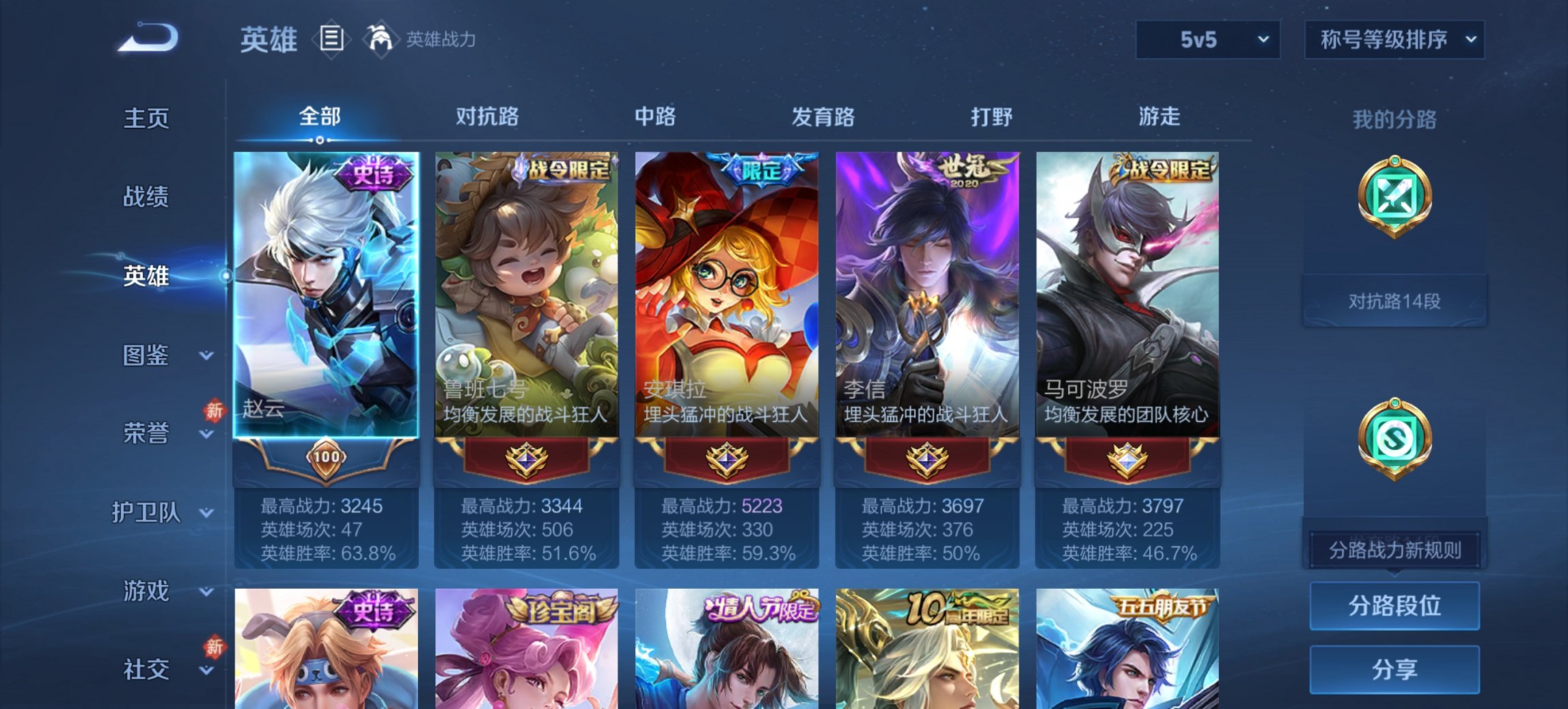
Task: Click the 英雄战力 crown icon
Action: click(x=380, y=40)
